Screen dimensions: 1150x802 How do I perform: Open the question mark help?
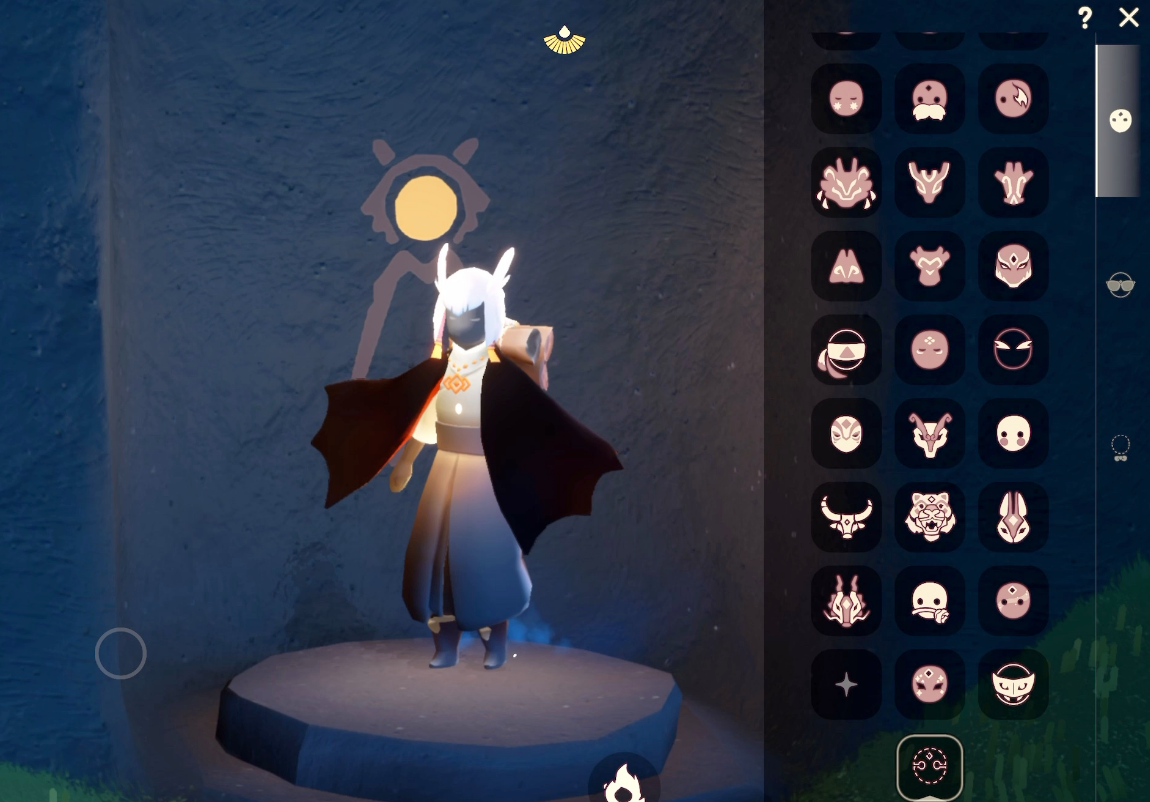coord(1085,18)
